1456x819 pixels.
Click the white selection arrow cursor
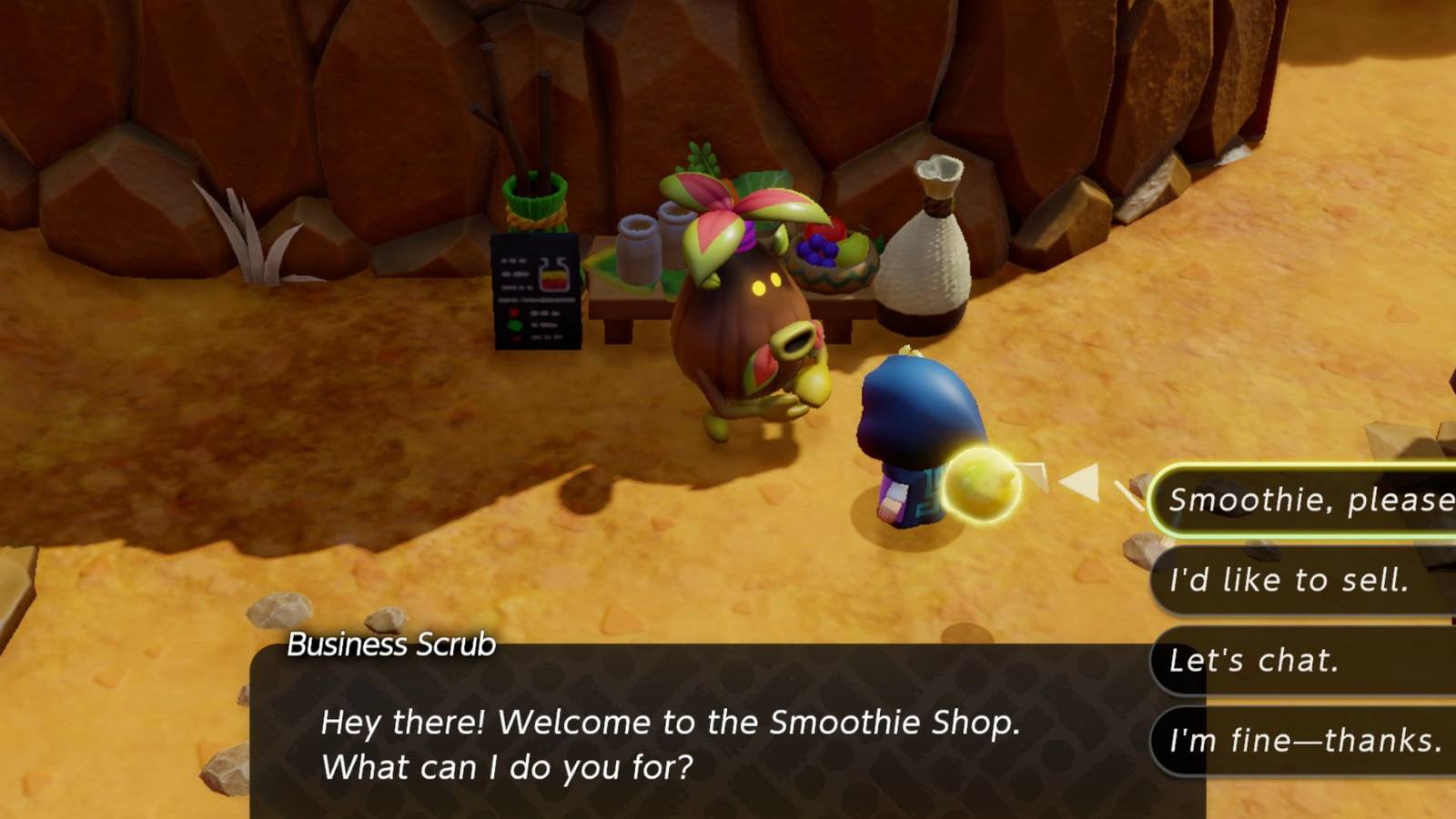click(1083, 482)
